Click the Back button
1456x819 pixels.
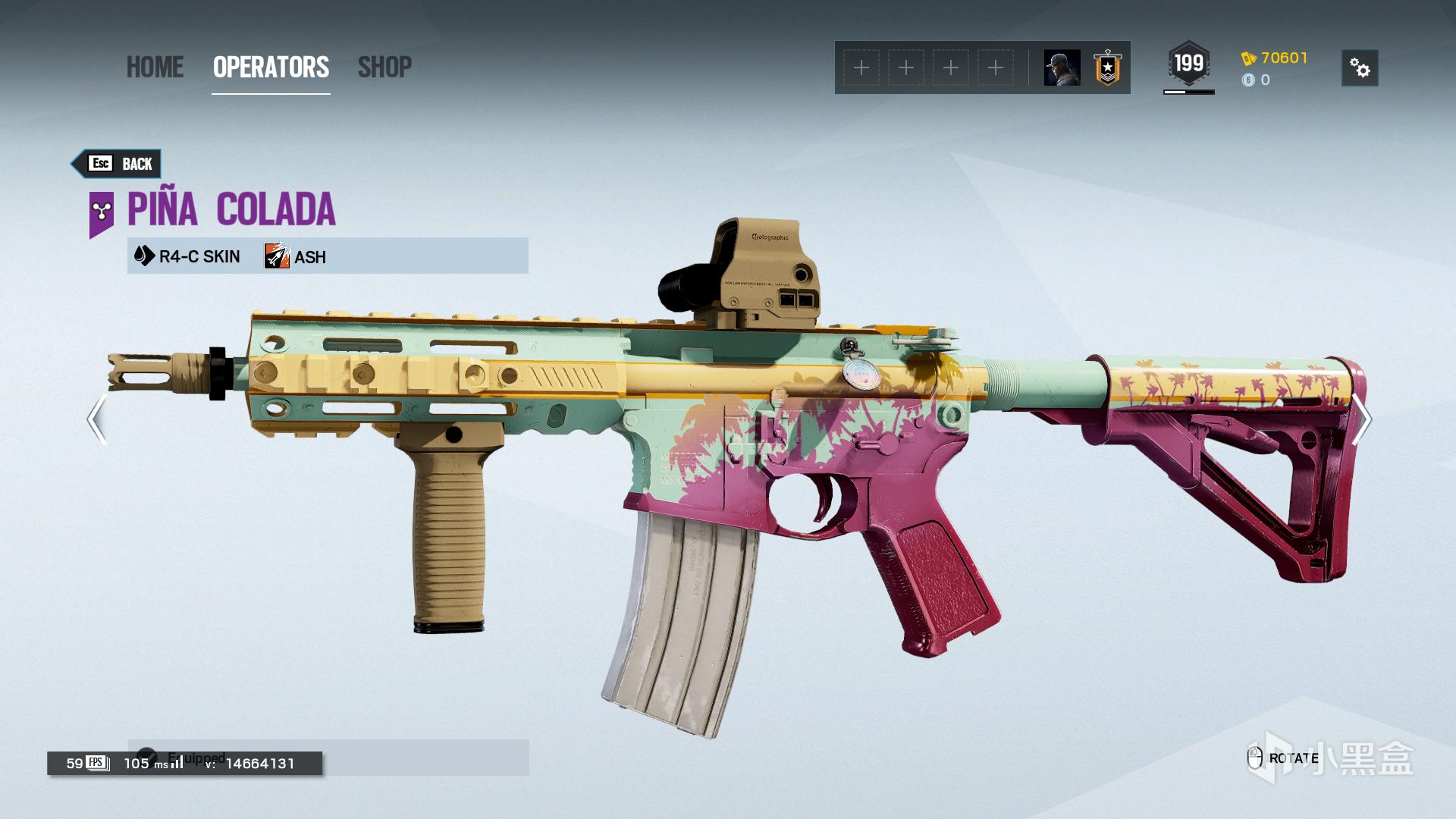118,164
